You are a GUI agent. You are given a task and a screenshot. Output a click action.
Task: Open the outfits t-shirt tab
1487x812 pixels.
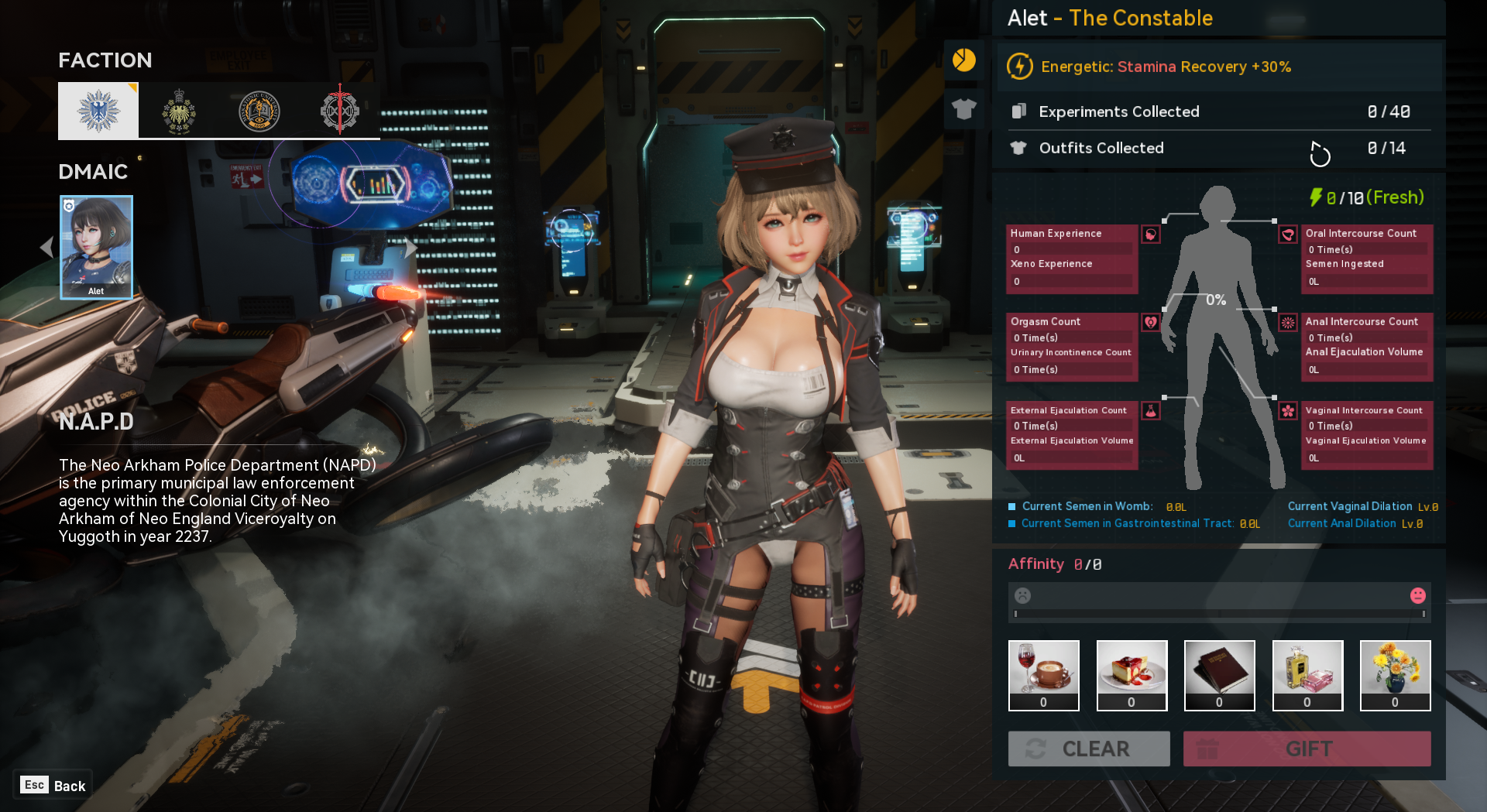964,108
